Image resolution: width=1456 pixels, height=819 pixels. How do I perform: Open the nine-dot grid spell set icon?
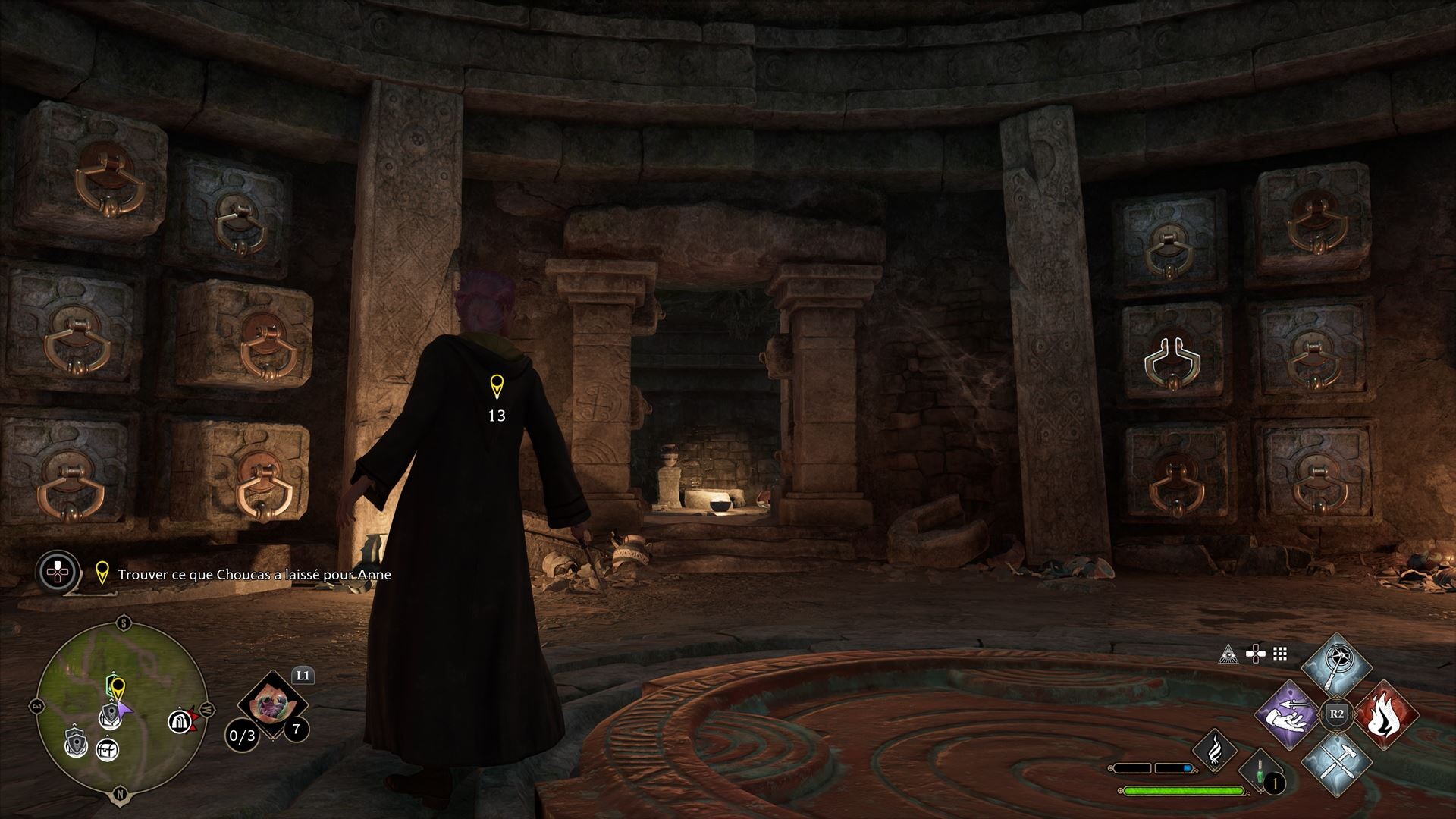tap(1280, 654)
